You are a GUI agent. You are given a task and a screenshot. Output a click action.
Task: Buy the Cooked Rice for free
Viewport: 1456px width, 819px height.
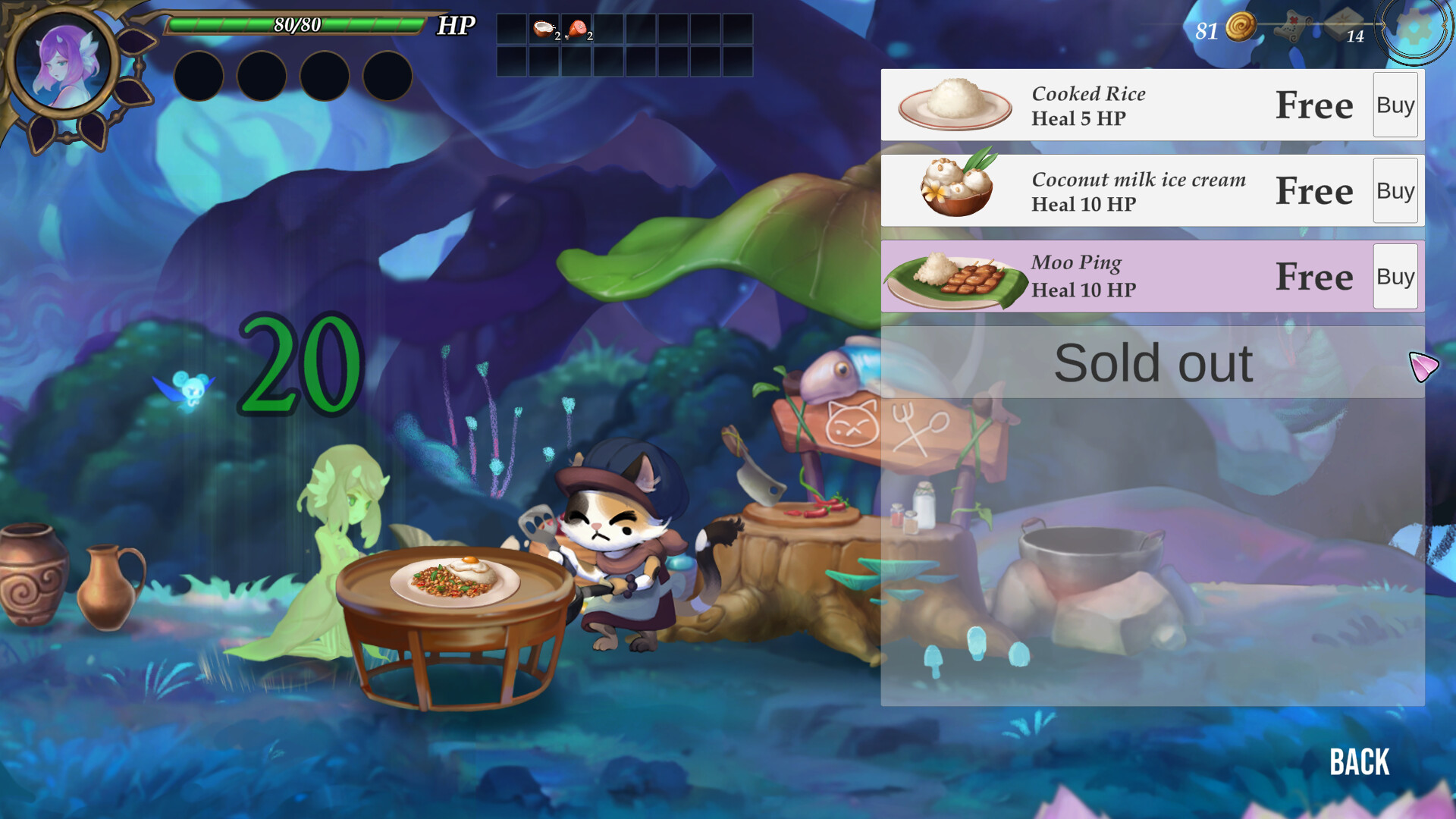pyautogui.click(x=1395, y=105)
